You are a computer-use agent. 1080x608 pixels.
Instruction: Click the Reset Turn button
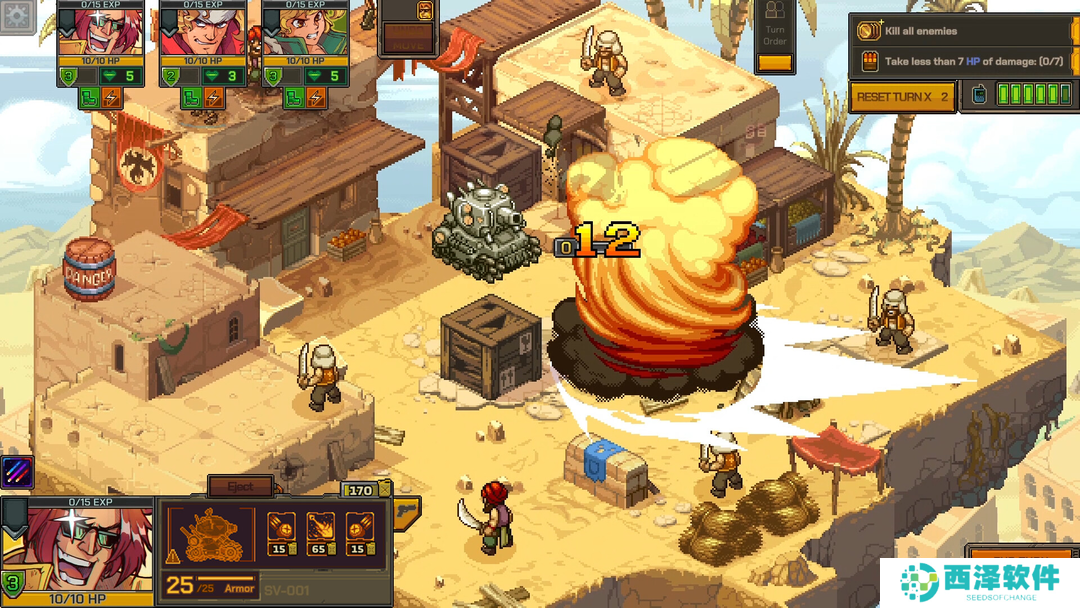pos(902,97)
